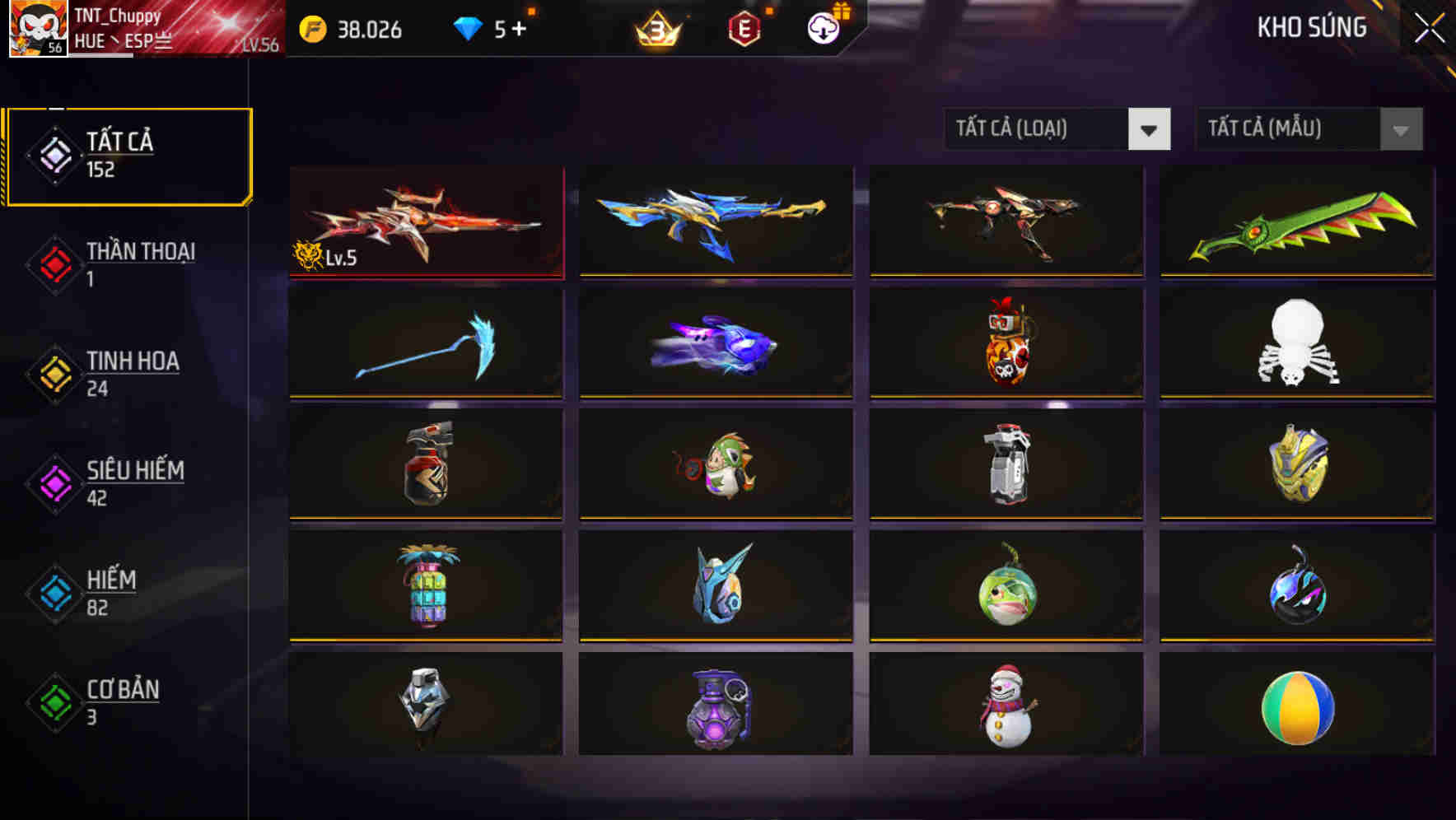
Task: Open the cloud download gift icon
Action: pyautogui.click(x=821, y=30)
